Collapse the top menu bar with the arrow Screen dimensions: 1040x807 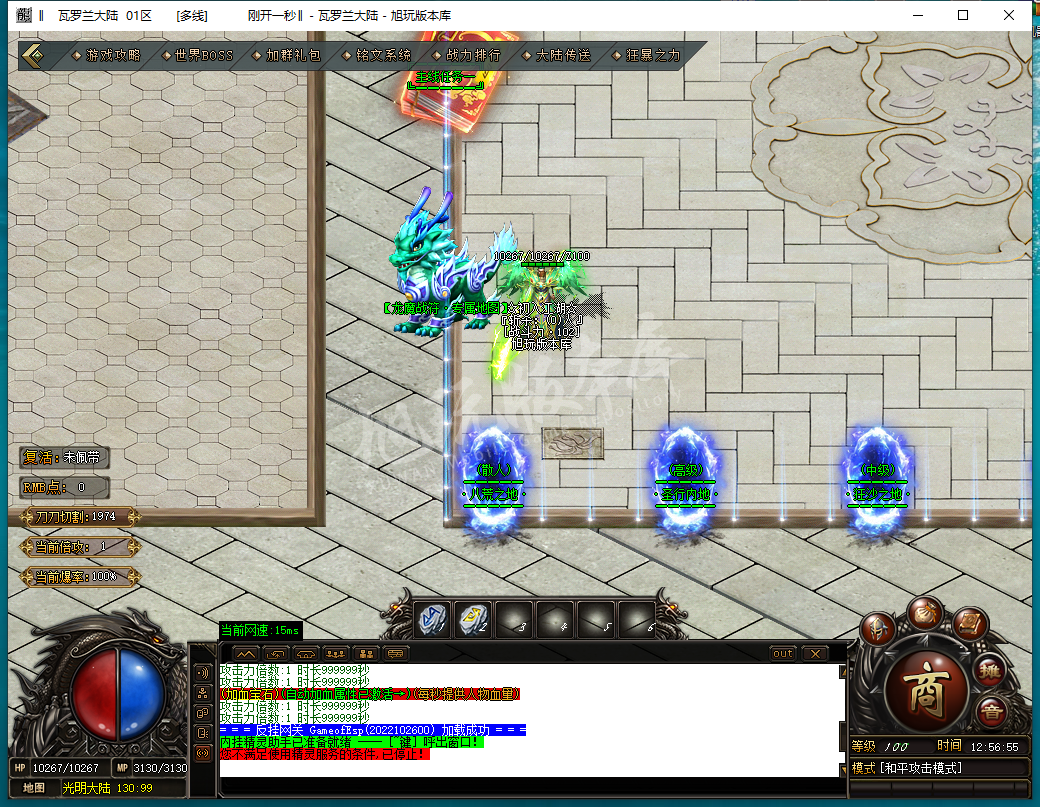(x=33, y=56)
